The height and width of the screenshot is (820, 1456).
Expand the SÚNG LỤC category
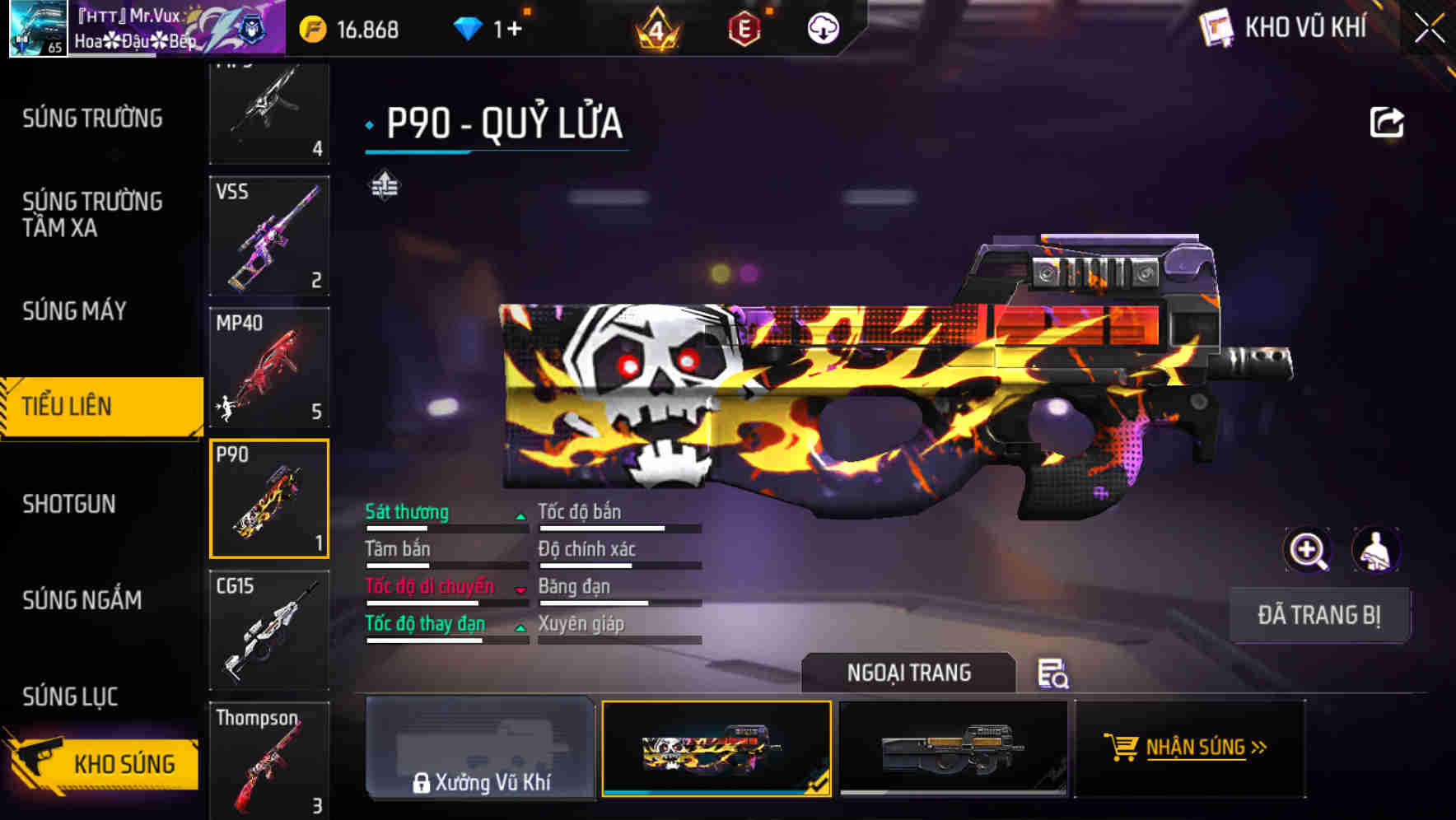(69, 696)
